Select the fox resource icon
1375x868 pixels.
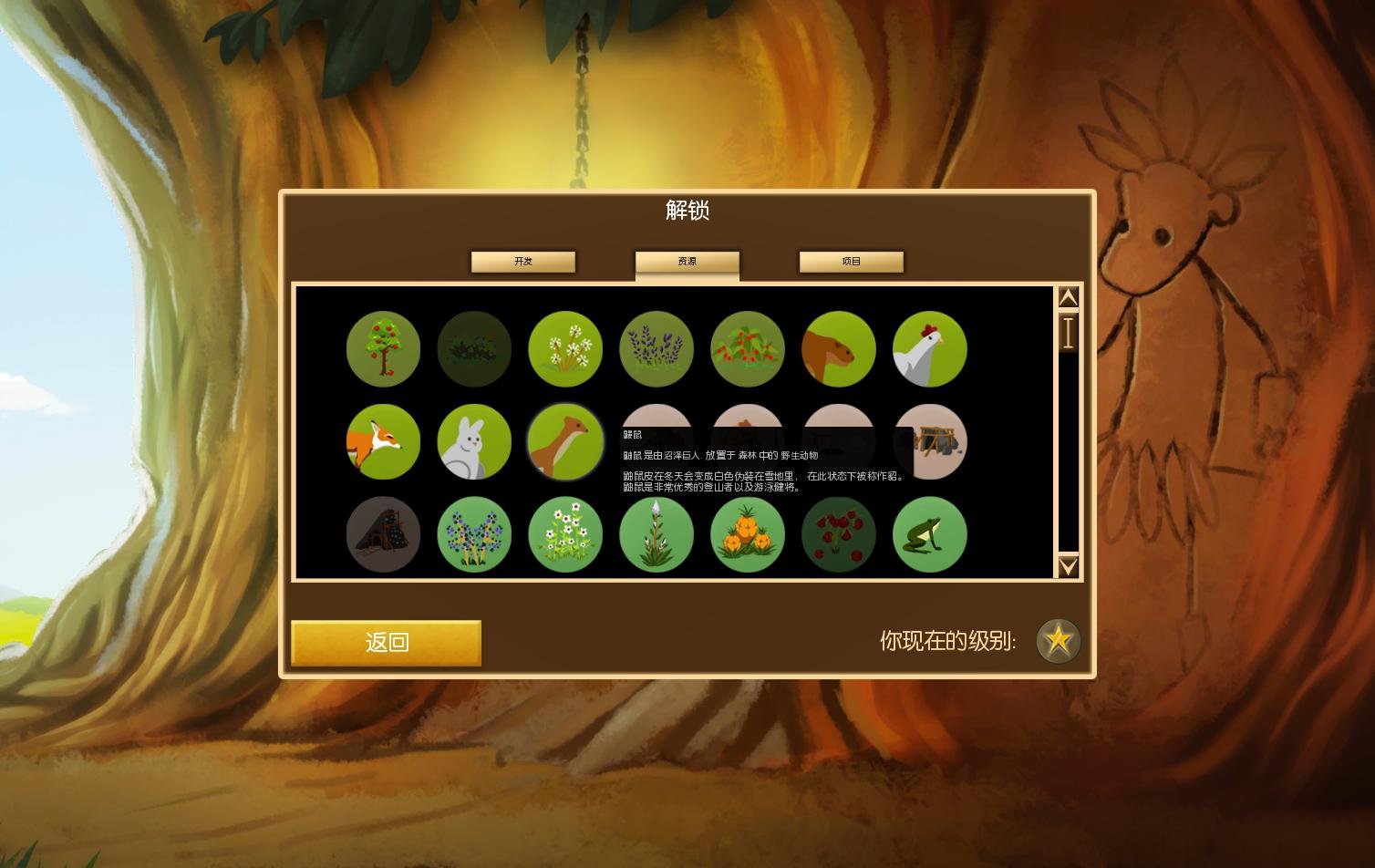[x=383, y=442]
